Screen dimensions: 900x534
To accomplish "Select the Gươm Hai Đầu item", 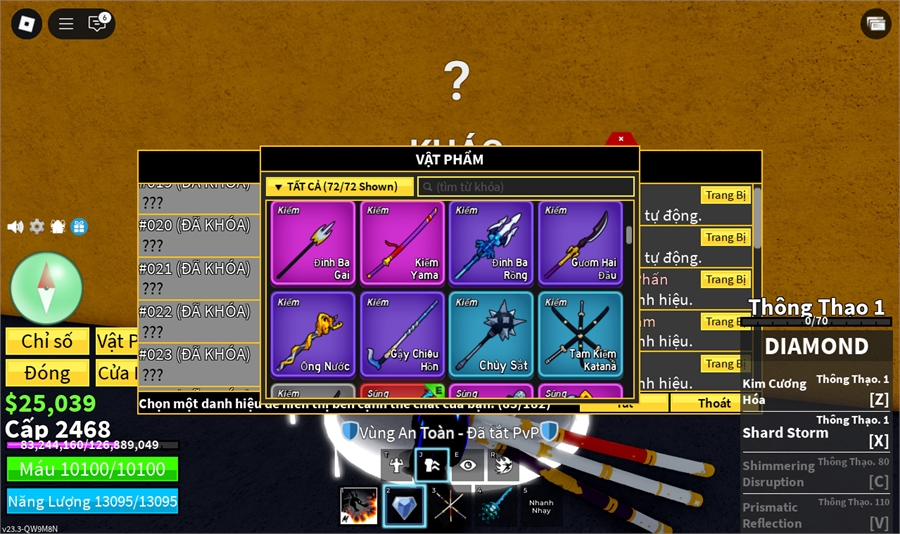I will pyautogui.click(x=580, y=243).
